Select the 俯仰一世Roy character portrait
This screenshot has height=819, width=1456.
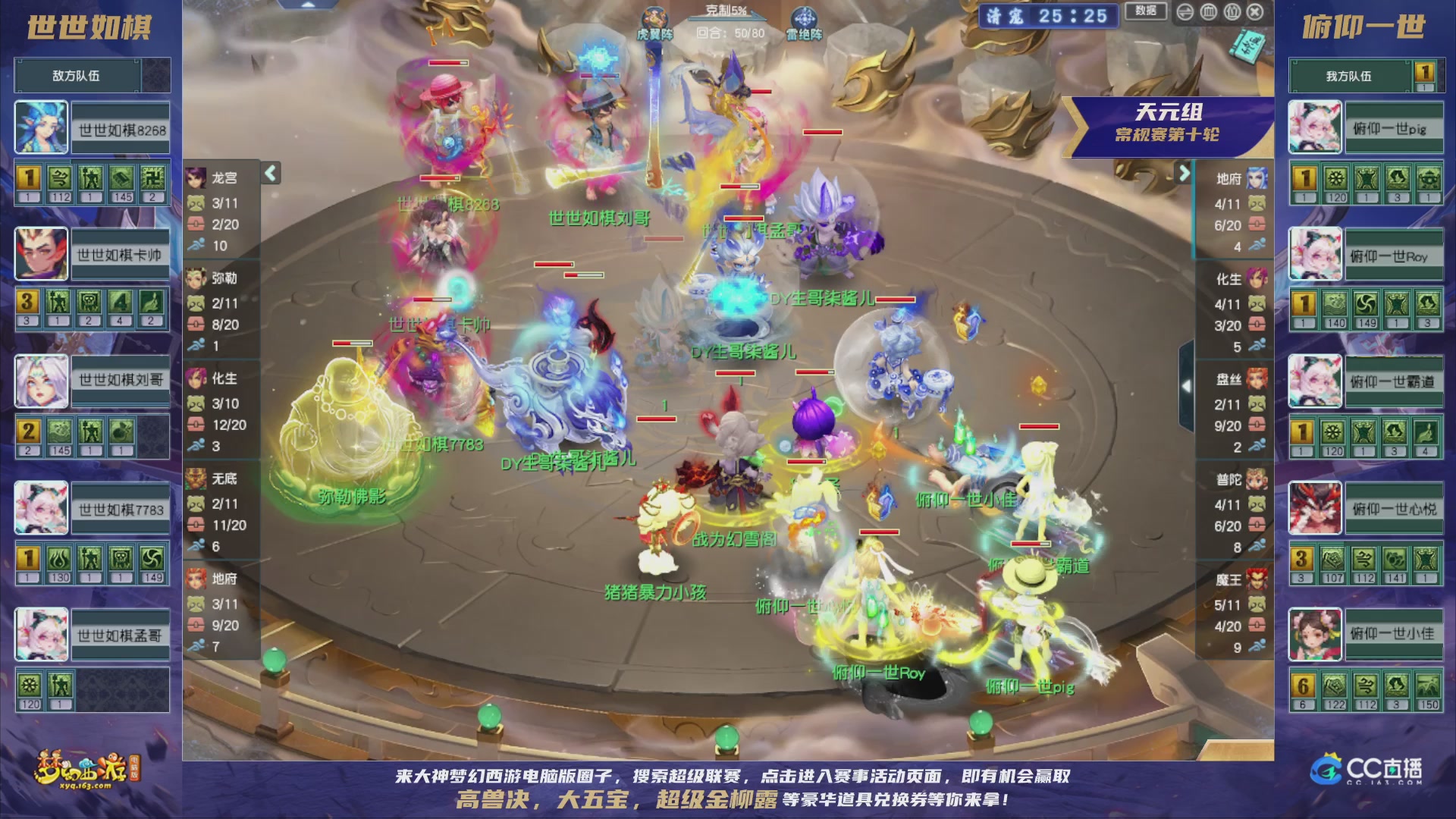click(1314, 254)
